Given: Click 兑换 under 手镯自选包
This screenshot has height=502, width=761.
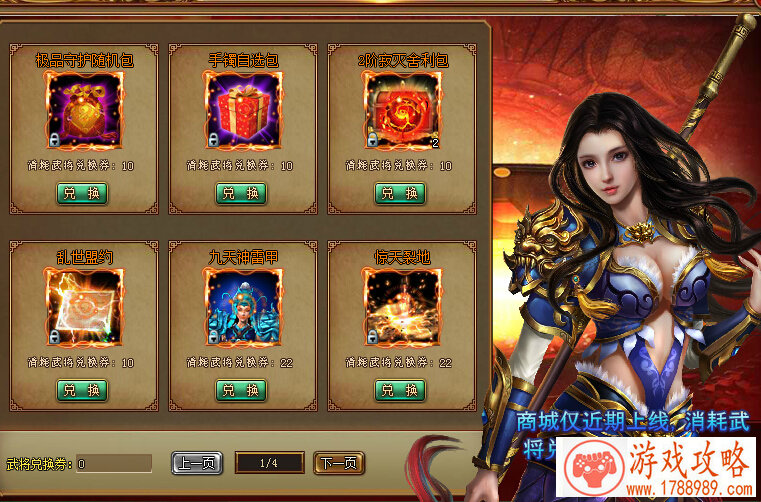Looking at the screenshot, I should coord(241,193).
